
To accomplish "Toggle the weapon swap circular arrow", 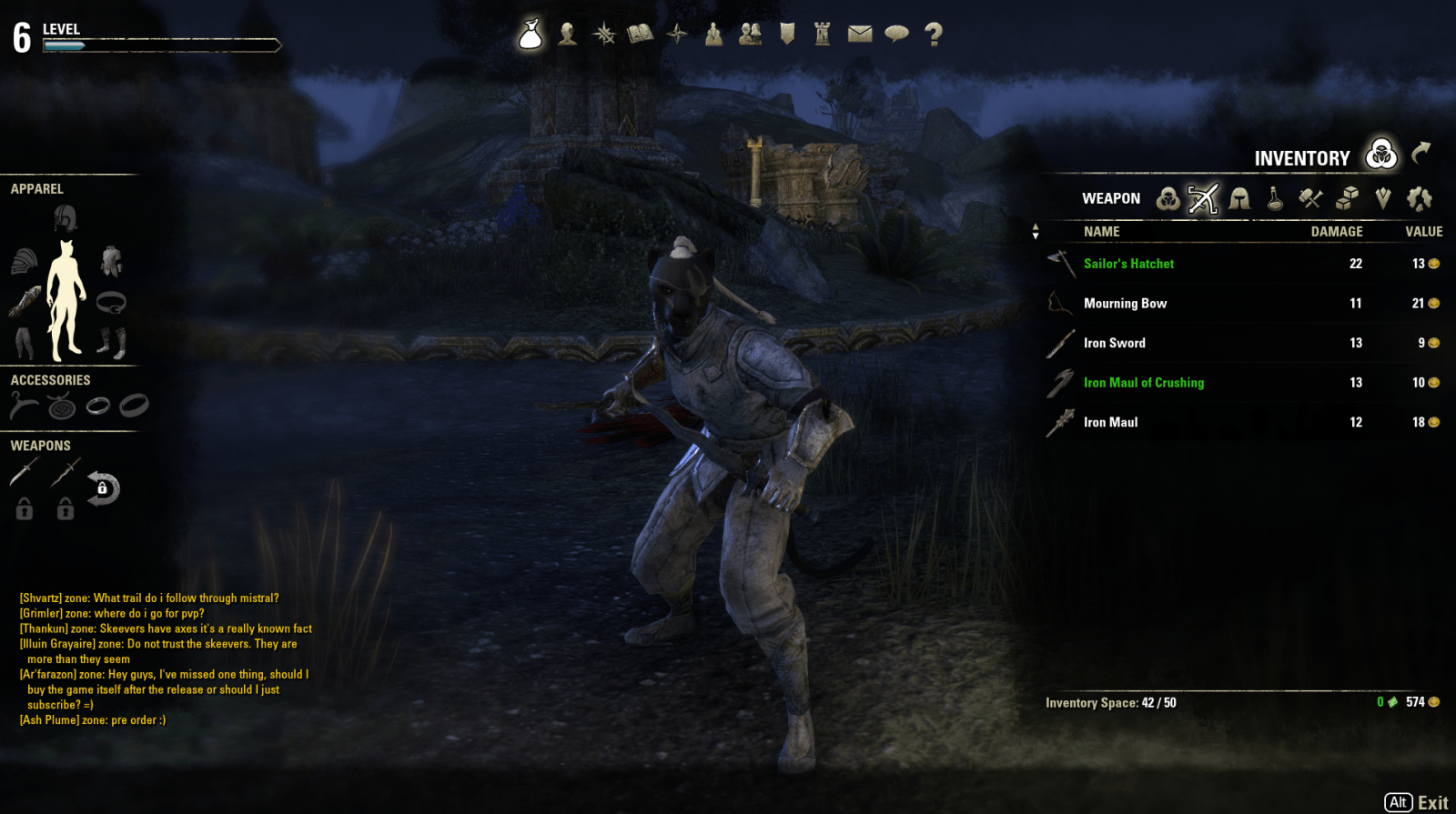I will [x=103, y=488].
